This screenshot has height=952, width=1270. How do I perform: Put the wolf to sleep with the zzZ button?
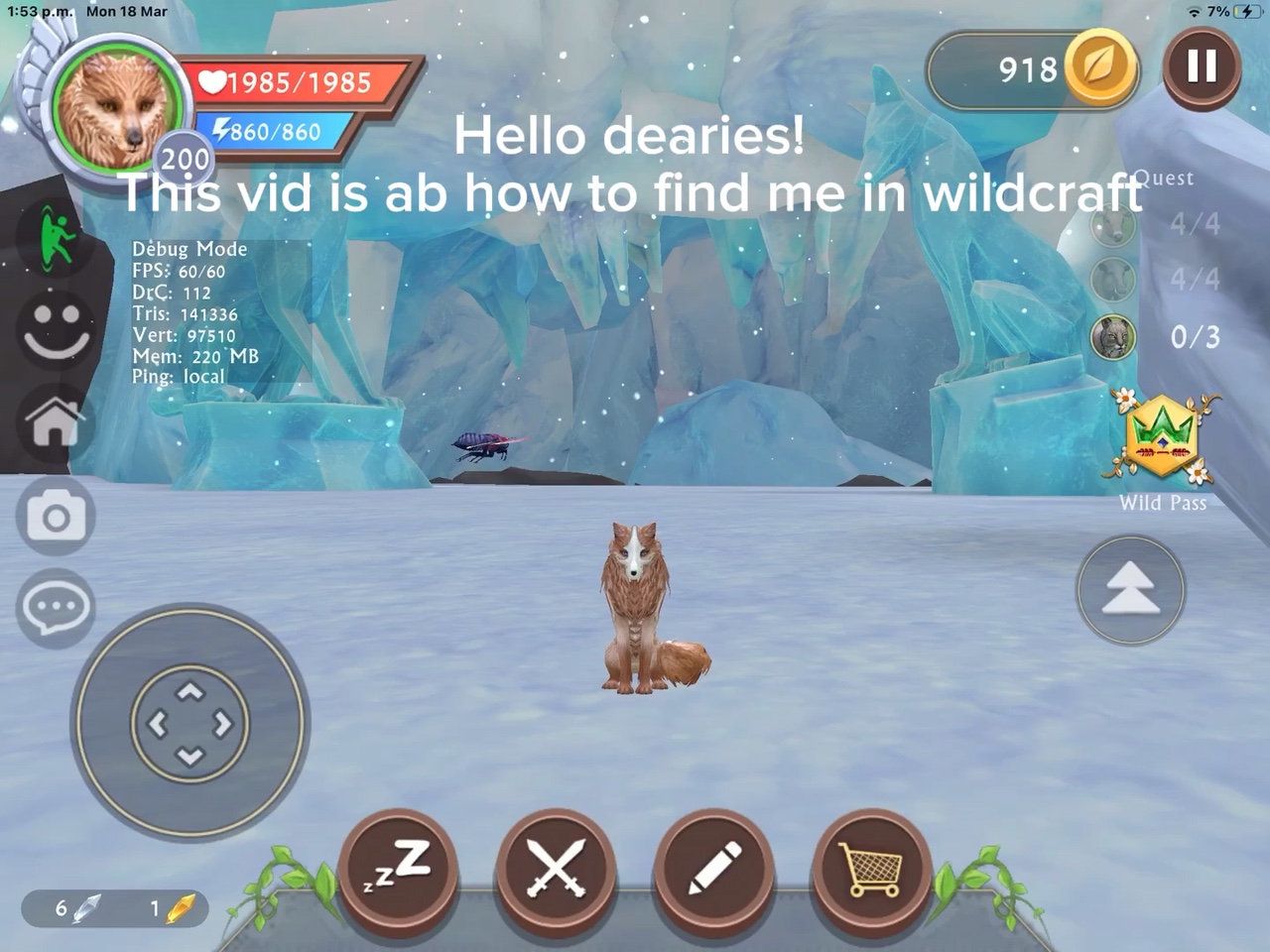pyautogui.click(x=399, y=873)
